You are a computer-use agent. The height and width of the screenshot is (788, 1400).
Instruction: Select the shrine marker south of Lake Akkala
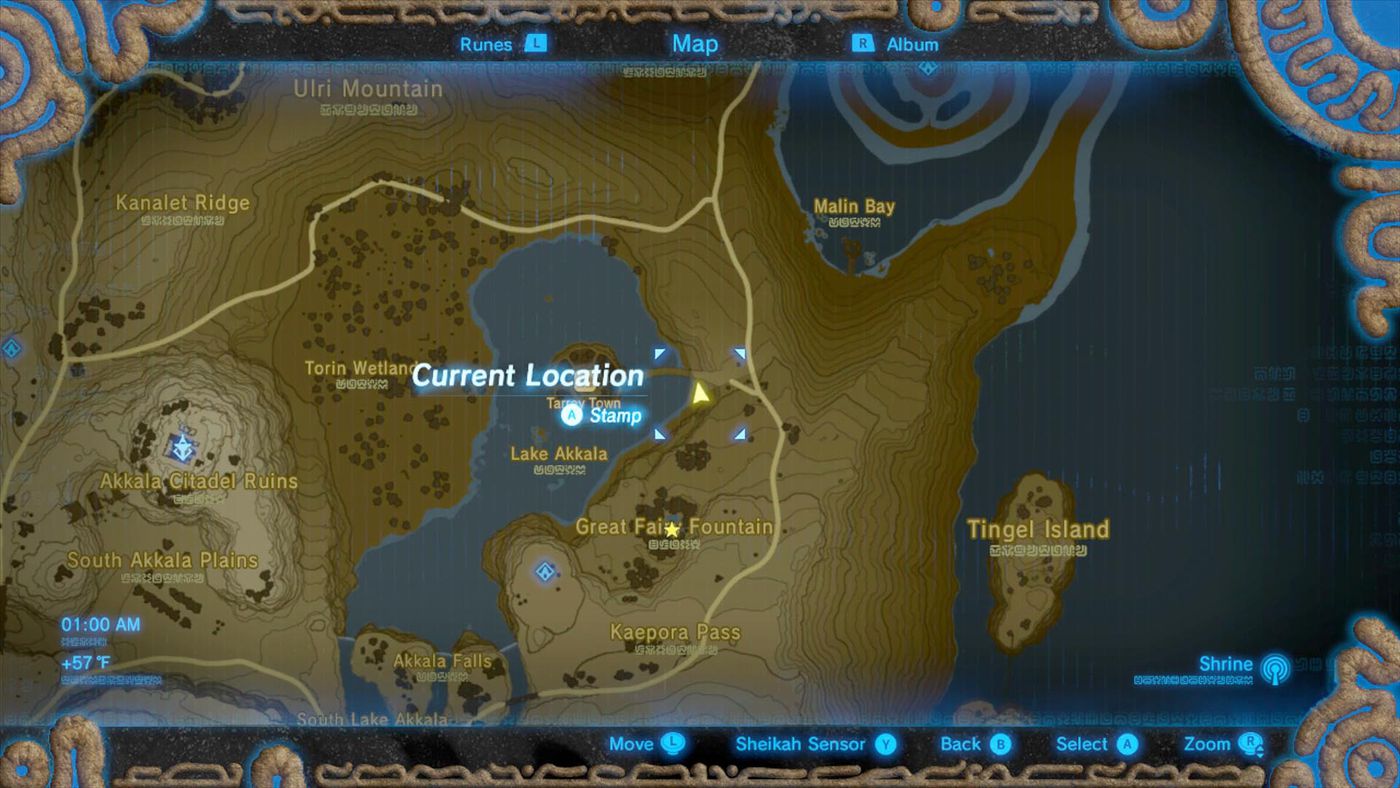tap(545, 572)
